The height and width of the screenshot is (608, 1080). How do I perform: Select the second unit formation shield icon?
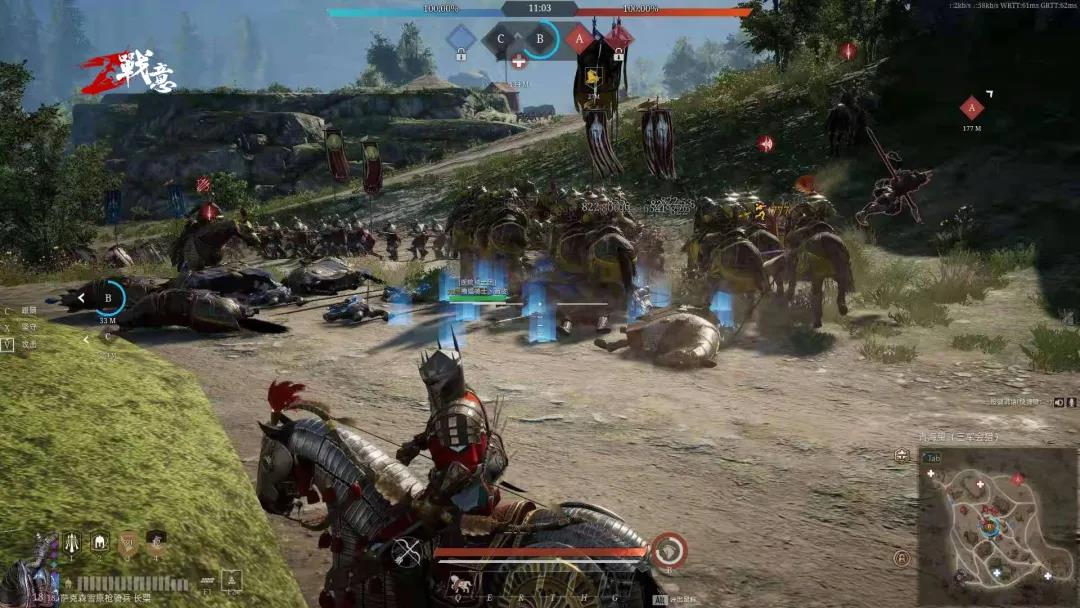pyautogui.click(x=100, y=543)
